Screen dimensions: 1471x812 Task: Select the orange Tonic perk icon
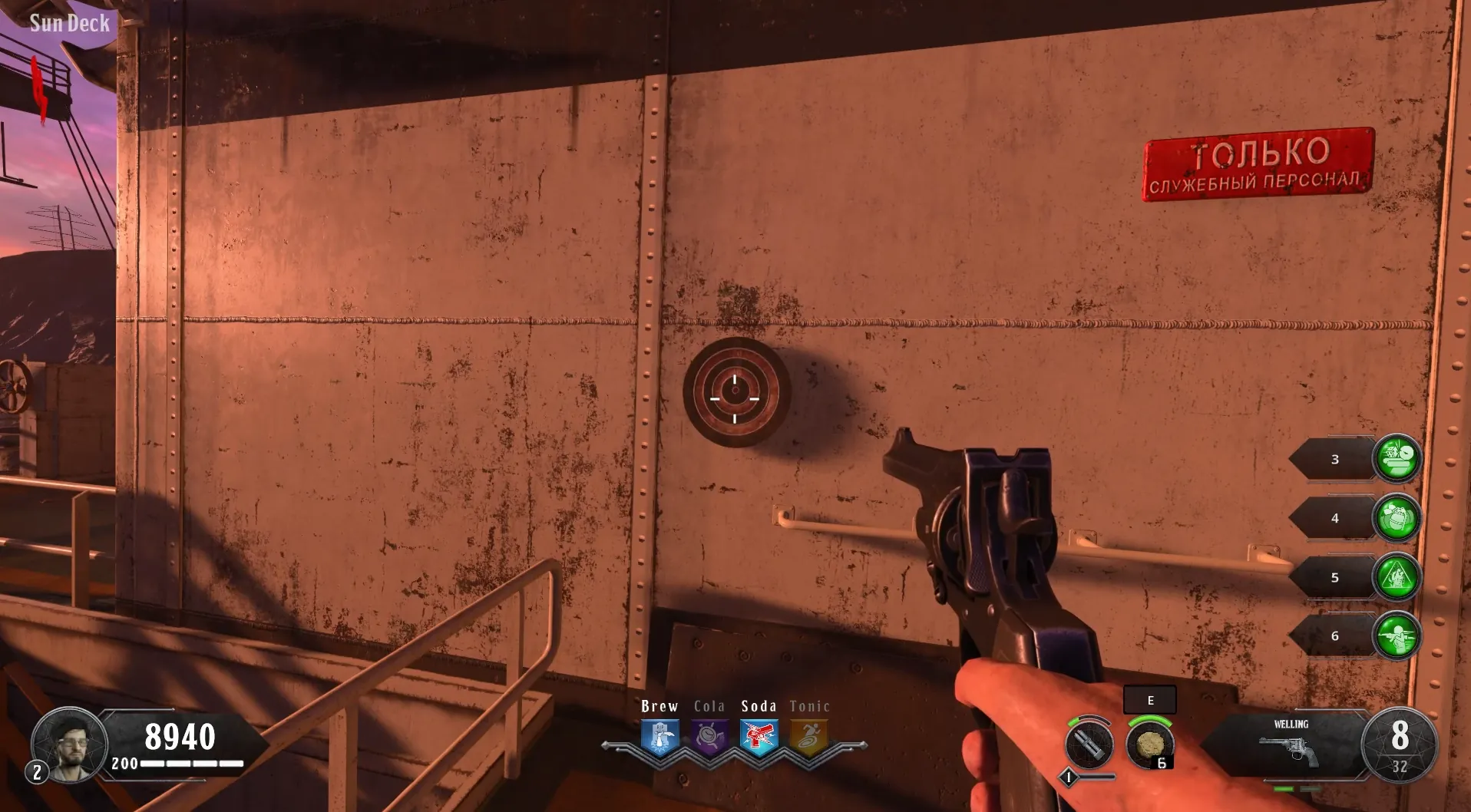809,737
